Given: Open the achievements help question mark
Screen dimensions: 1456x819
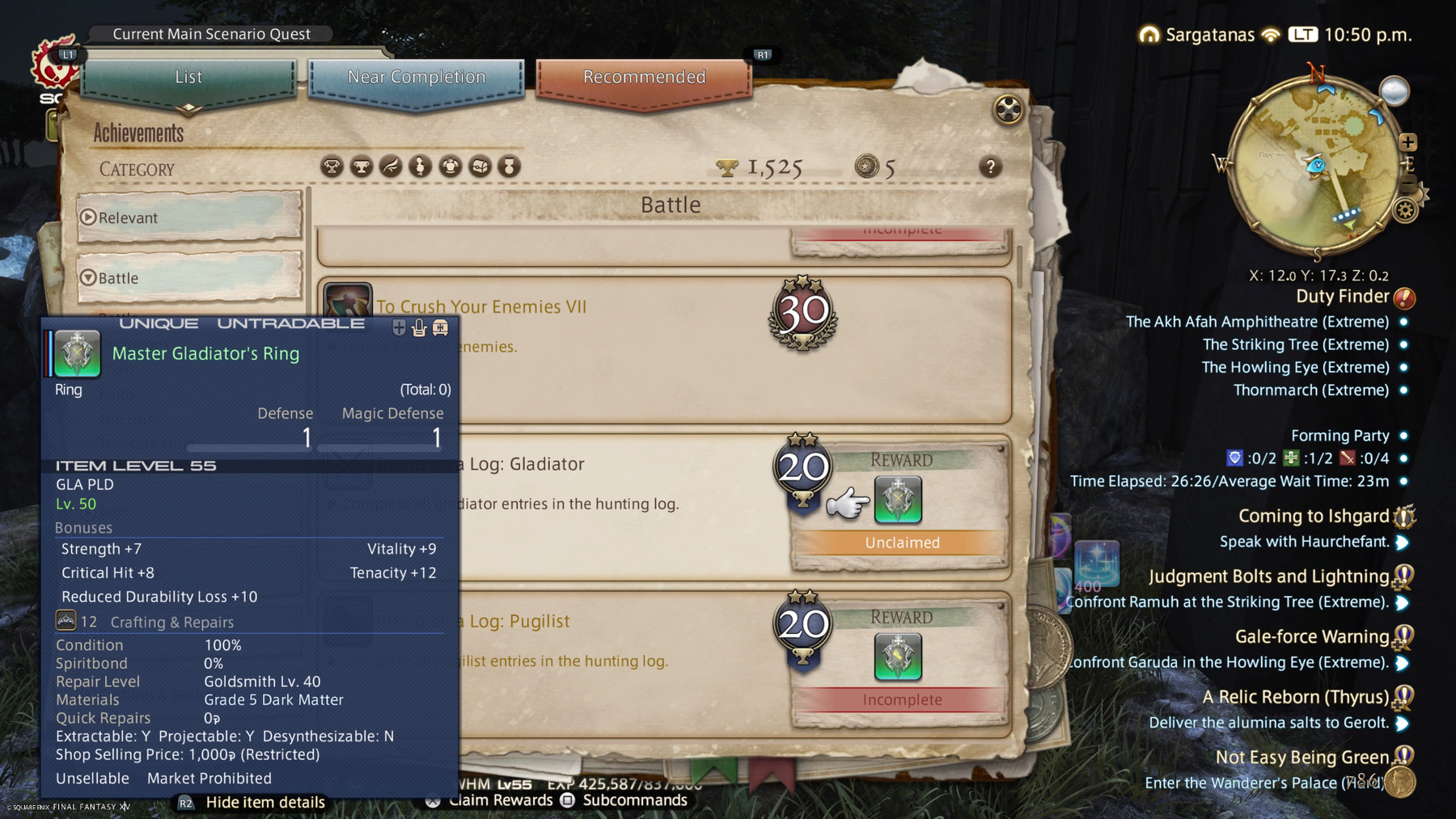Looking at the screenshot, I should 990,167.
